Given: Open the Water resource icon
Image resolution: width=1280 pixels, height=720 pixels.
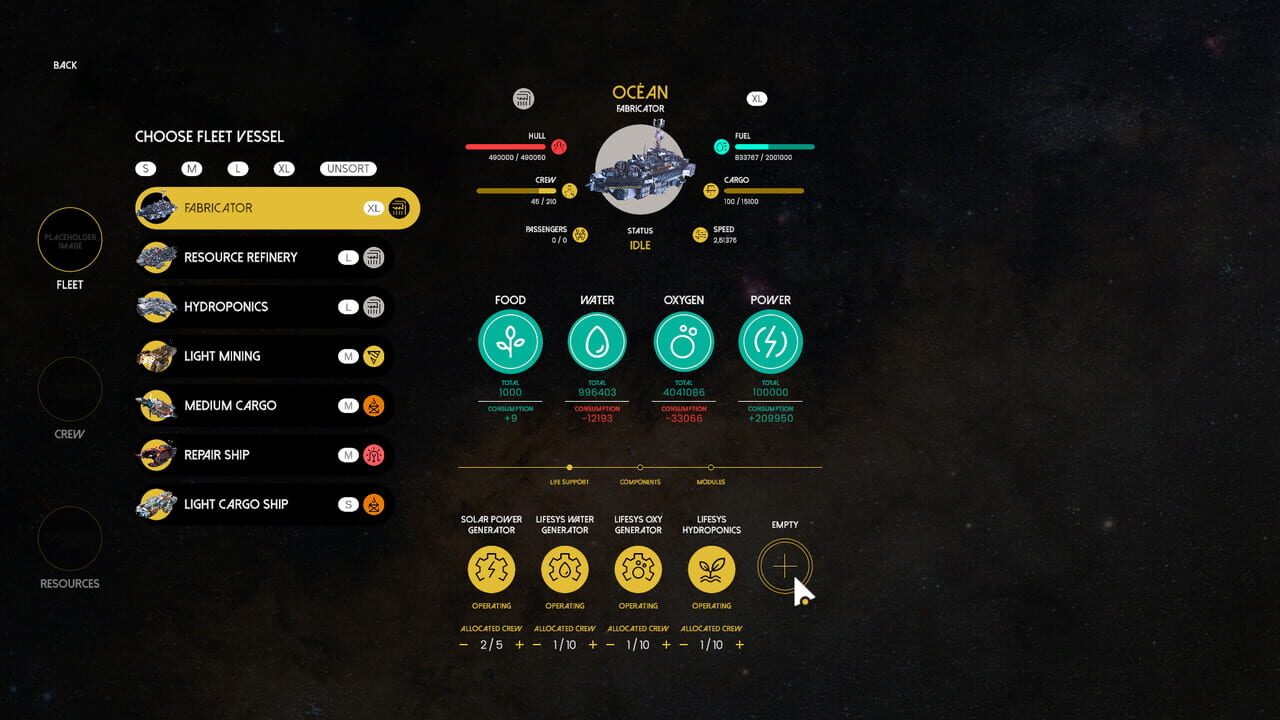Looking at the screenshot, I should tap(597, 340).
